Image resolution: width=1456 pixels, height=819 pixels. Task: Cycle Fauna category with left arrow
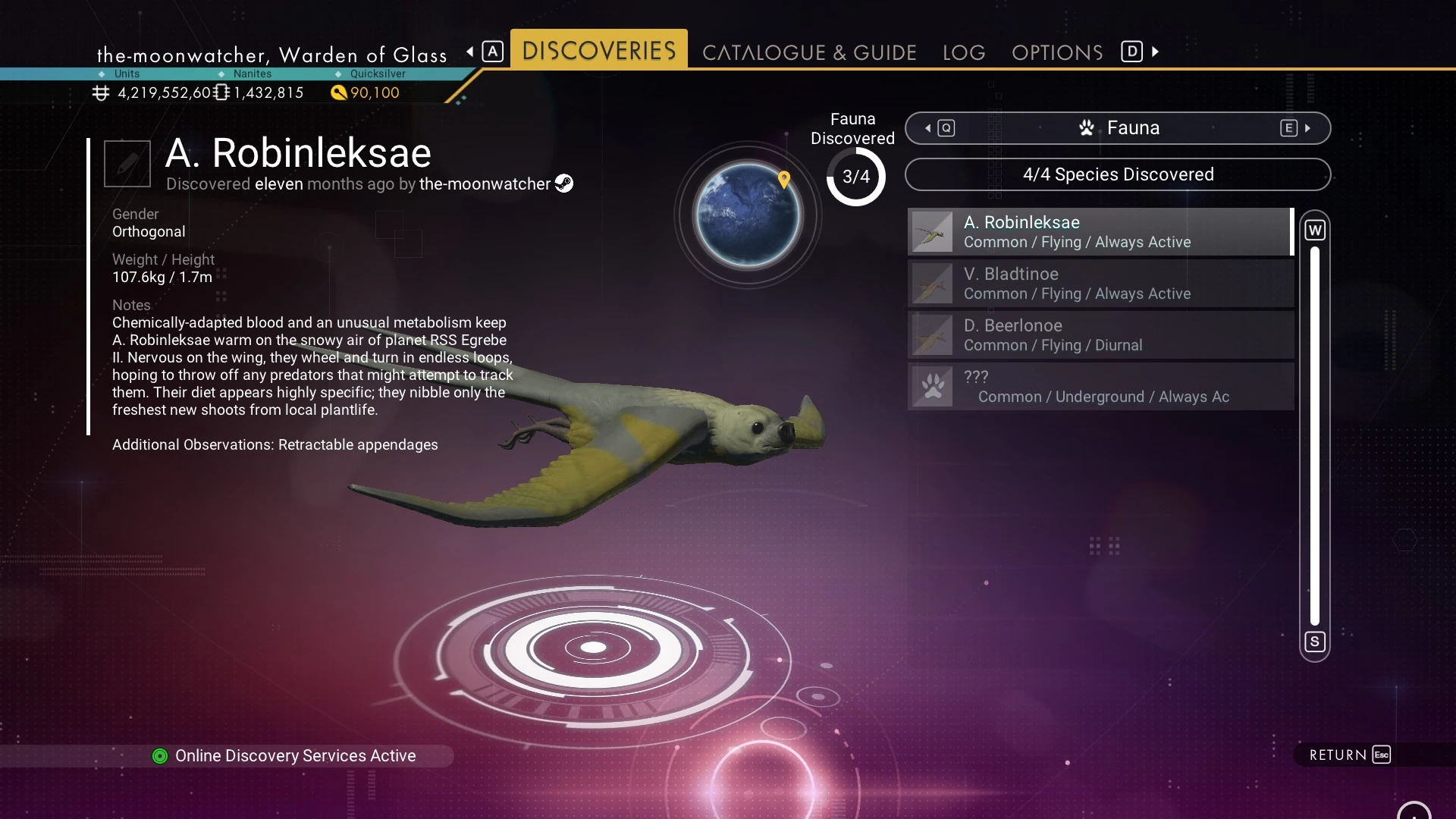click(929, 128)
